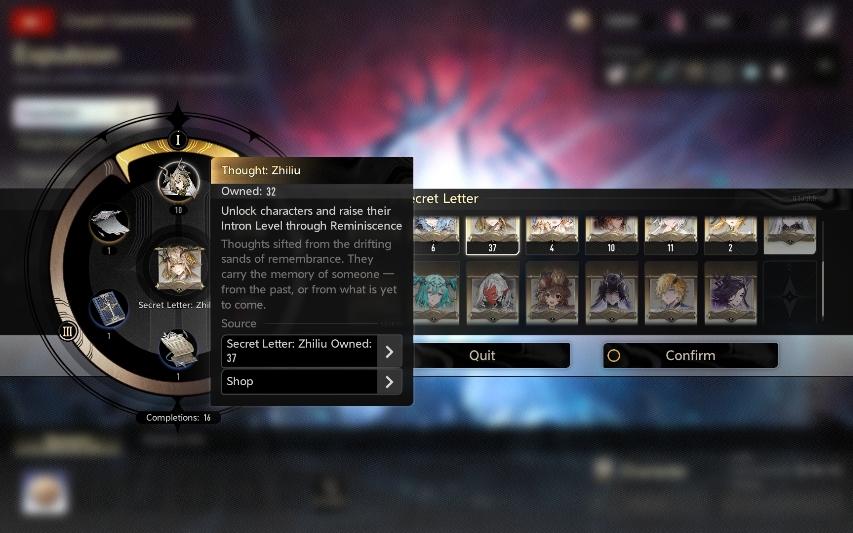Select the secret letter showing 37 owned
Viewport: 853px width, 533px height.
click(x=492, y=232)
